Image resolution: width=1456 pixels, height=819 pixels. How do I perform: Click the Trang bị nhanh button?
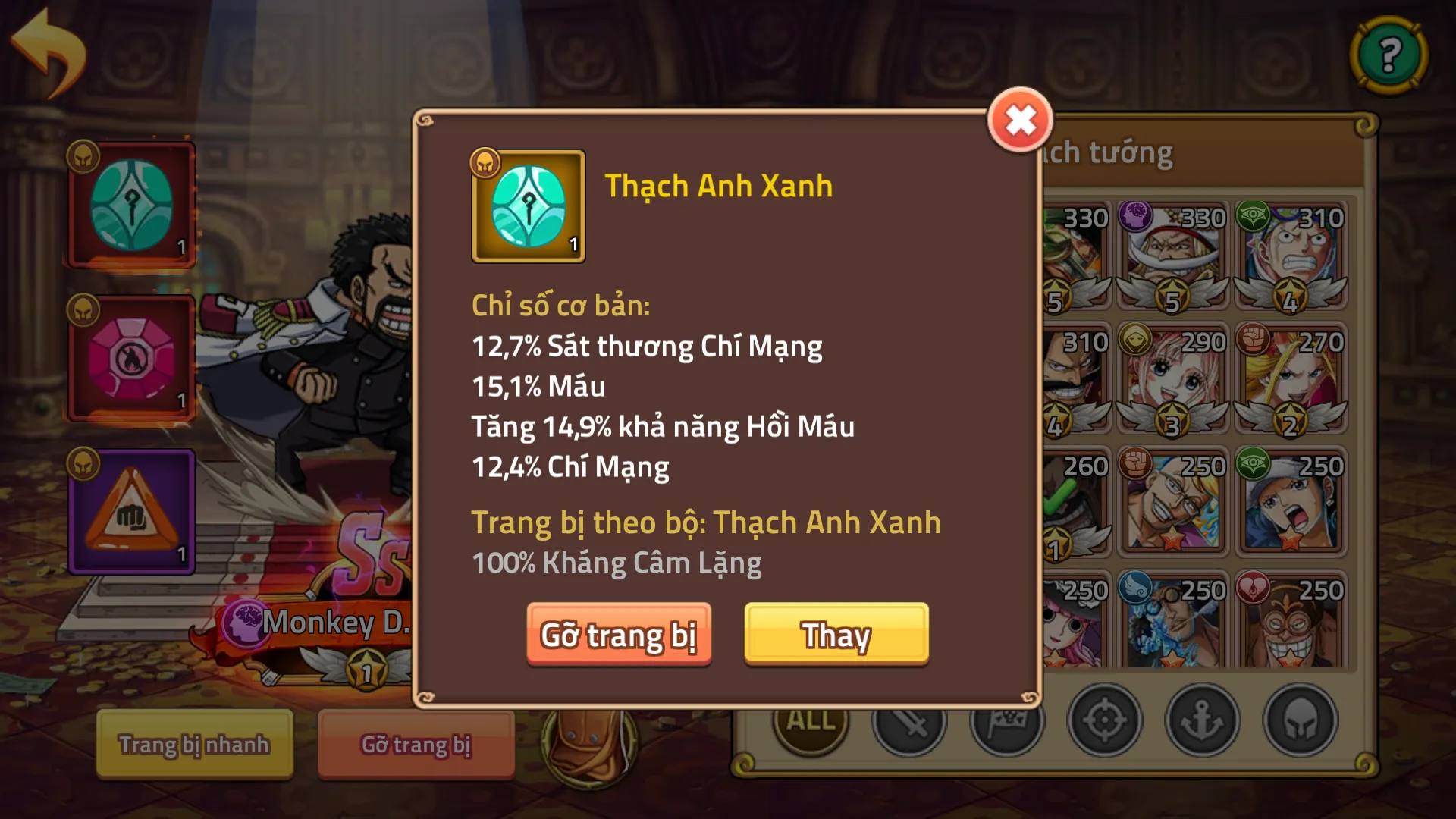(194, 745)
